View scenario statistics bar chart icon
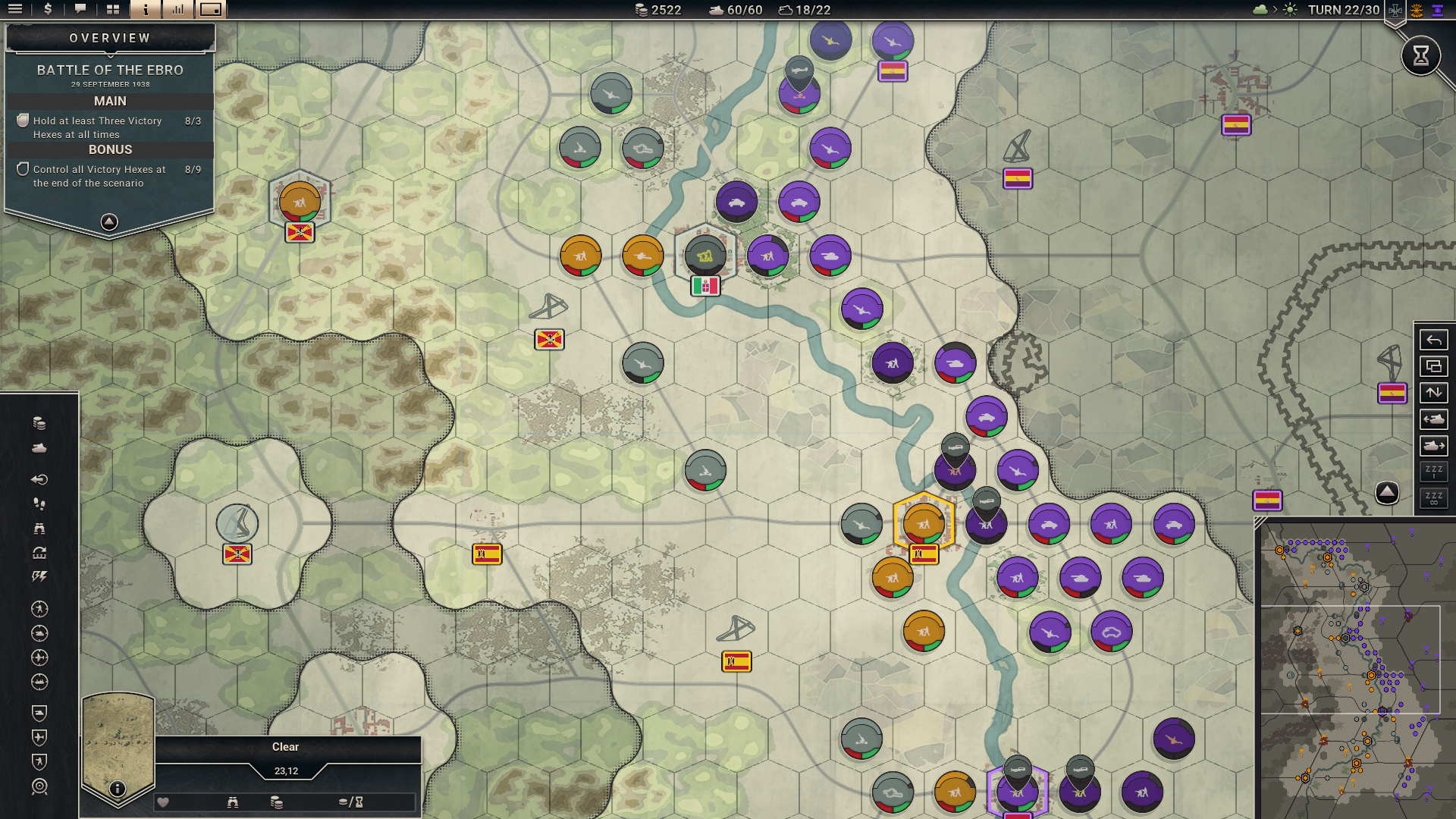 (x=178, y=10)
